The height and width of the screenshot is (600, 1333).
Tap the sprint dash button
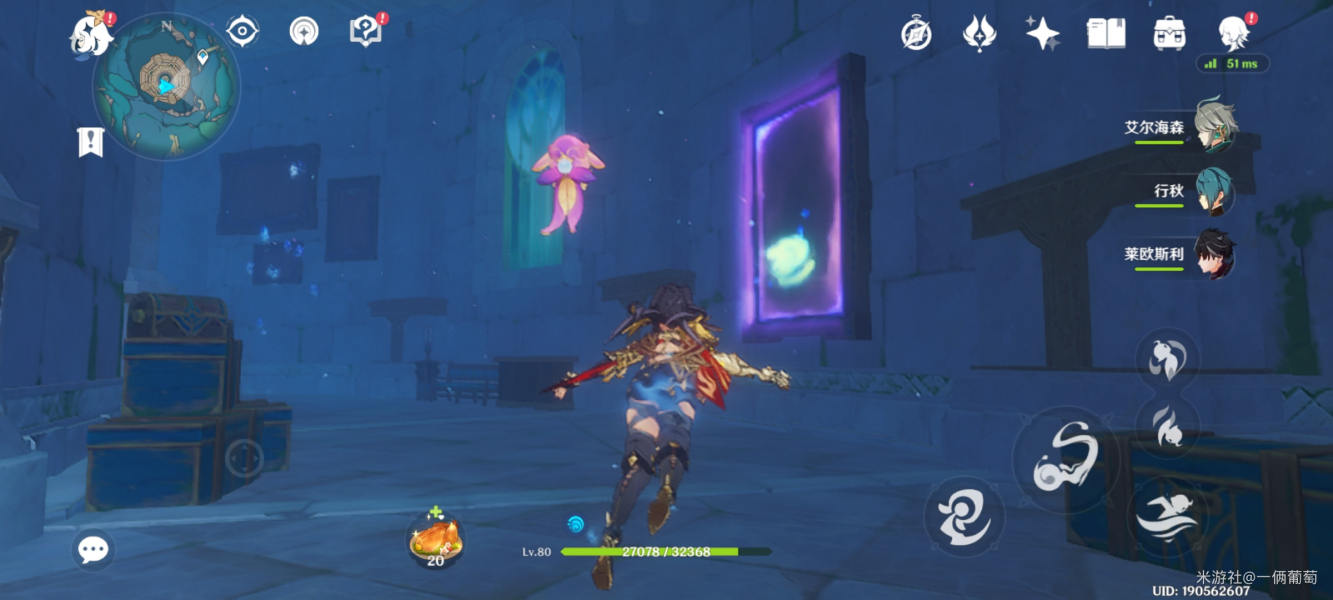[1168, 517]
